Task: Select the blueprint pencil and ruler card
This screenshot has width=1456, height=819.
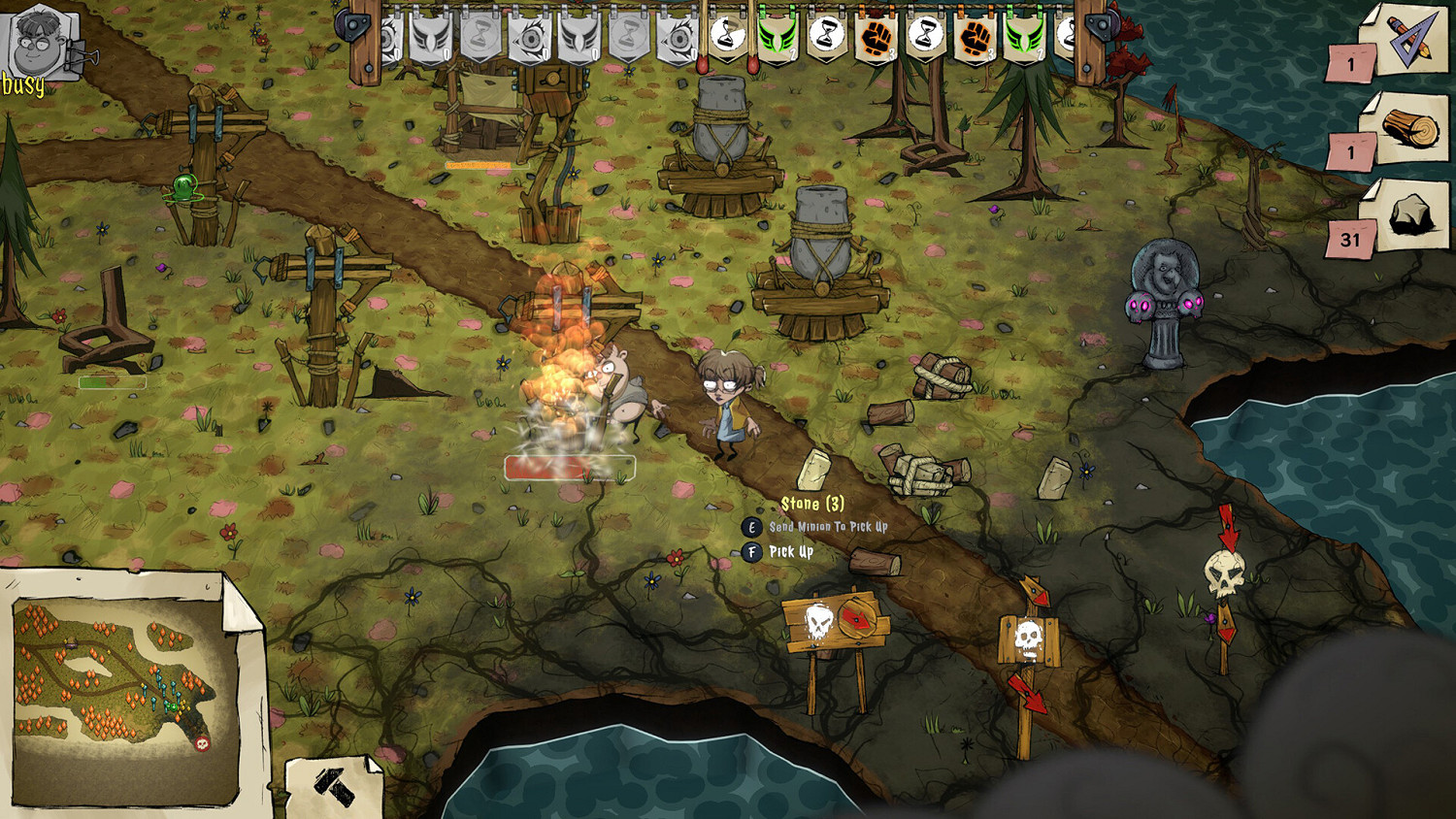Action: point(1408,40)
